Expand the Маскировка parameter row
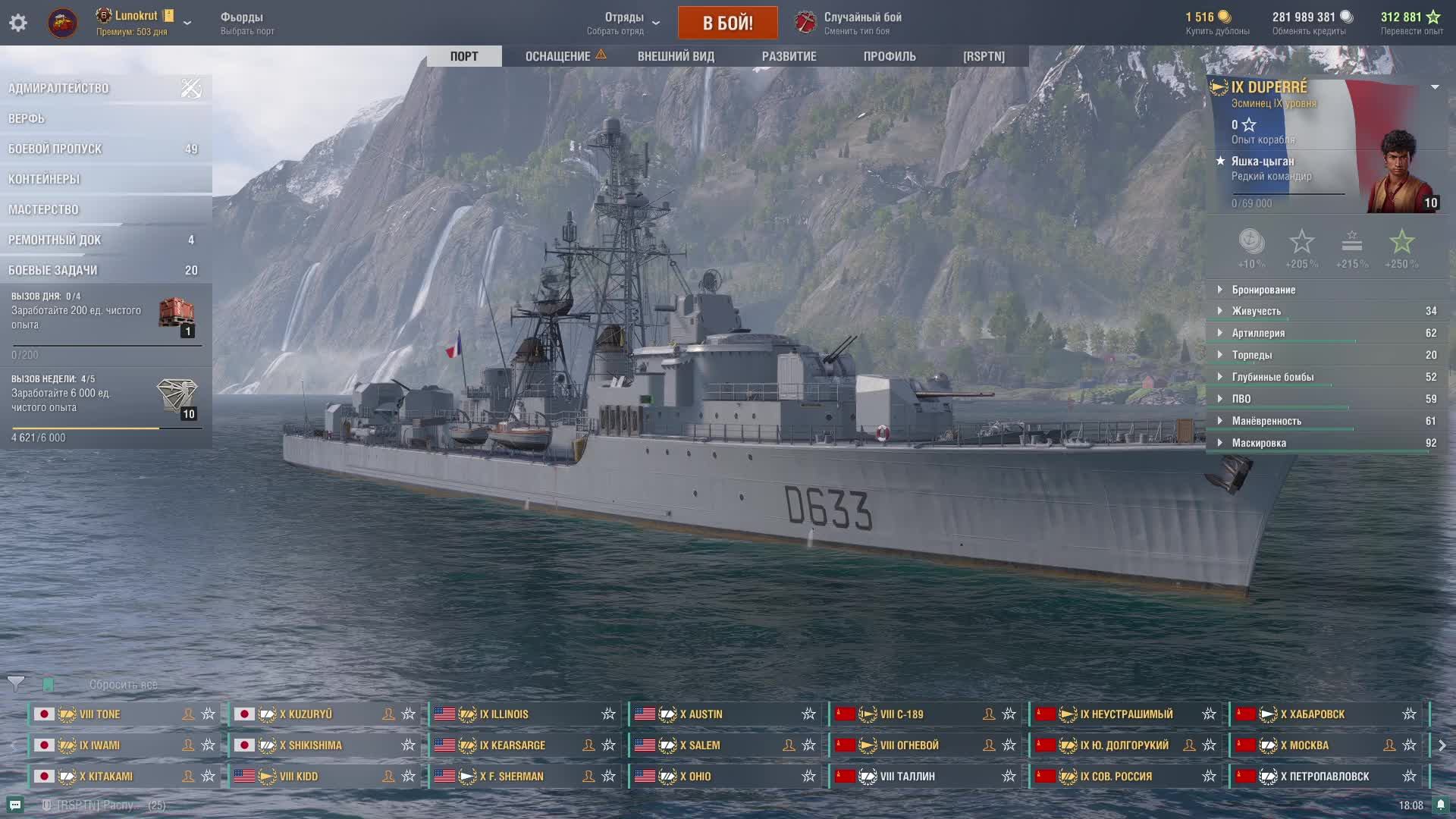Image resolution: width=1456 pixels, height=819 pixels. tap(1259, 443)
